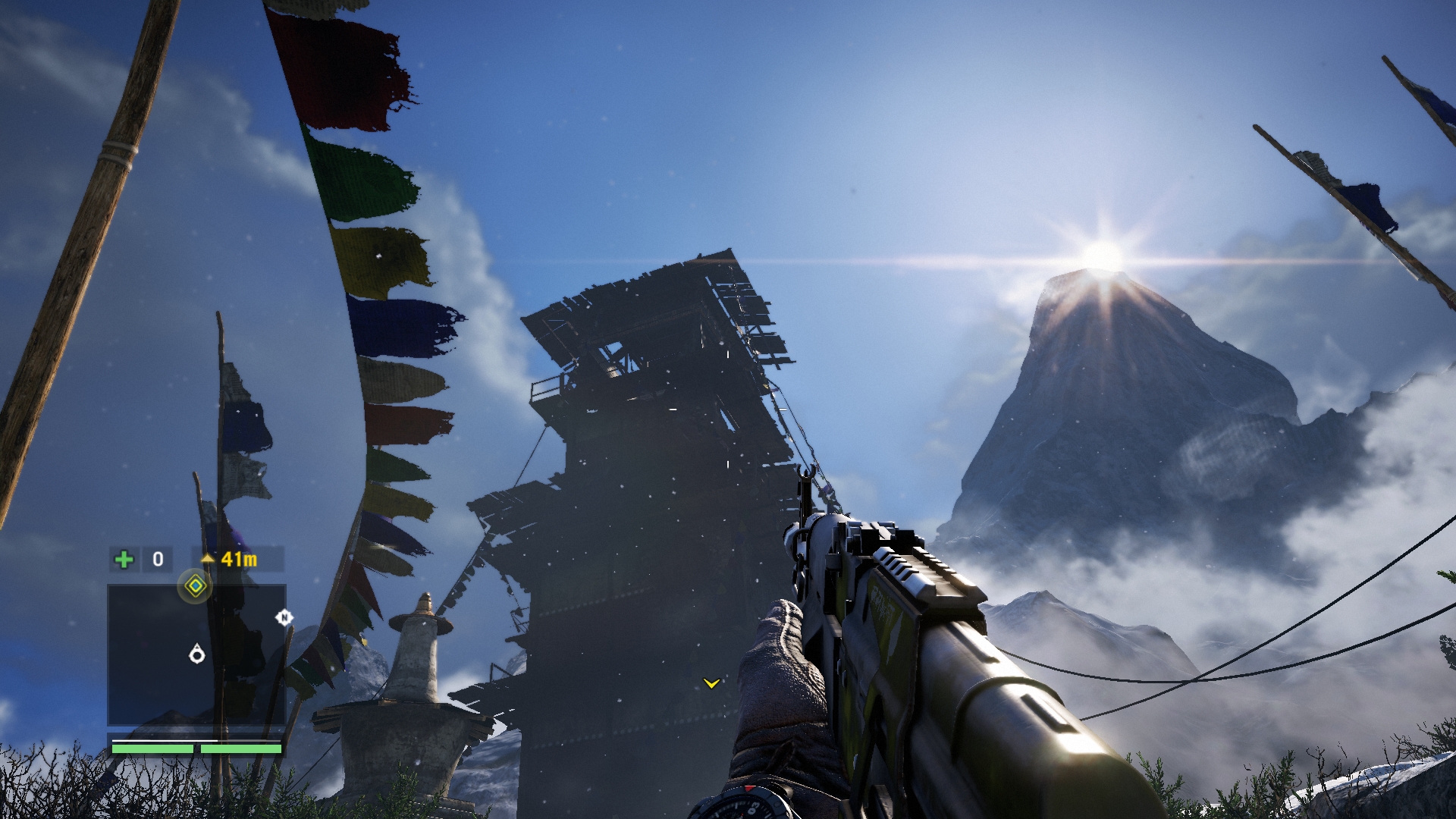Select the green plus healing syringe icon
The height and width of the screenshot is (819, 1456).
point(124,560)
